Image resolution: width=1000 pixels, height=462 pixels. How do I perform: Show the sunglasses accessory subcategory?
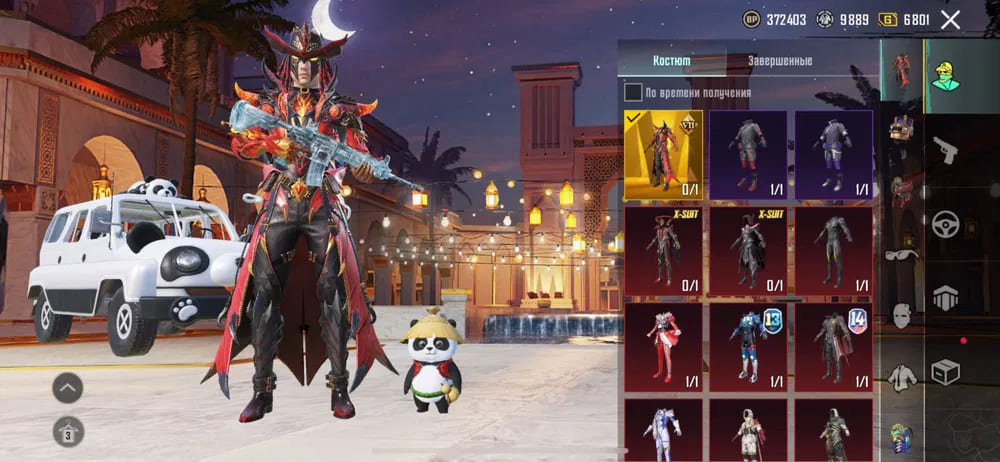(902, 254)
